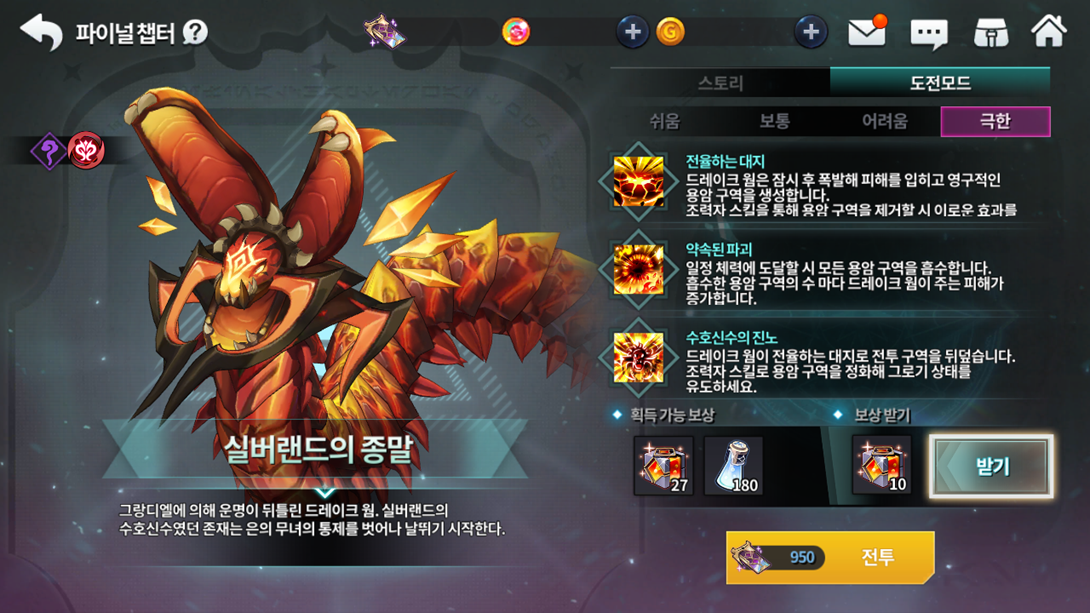Image resolution: width=1090 pixels, height=613 pixels.
Task: View the 약속된 파괴 skill icon
Action: [638, 269]
